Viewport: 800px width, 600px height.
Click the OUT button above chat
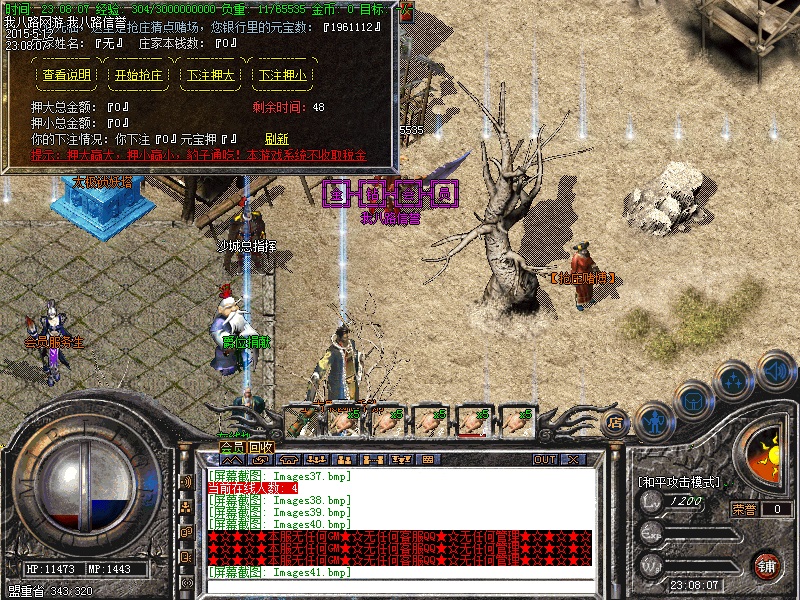coord(544,460)
